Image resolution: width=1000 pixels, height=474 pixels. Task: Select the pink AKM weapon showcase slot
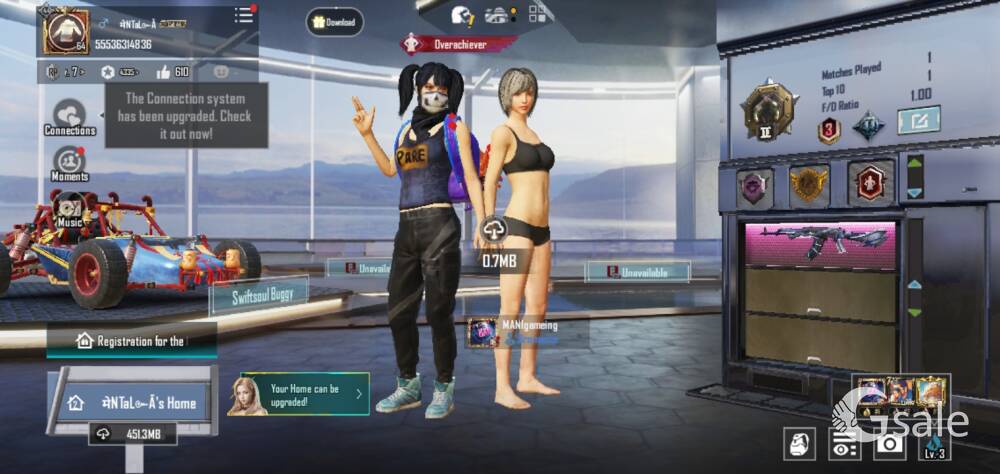pos(820,244)
